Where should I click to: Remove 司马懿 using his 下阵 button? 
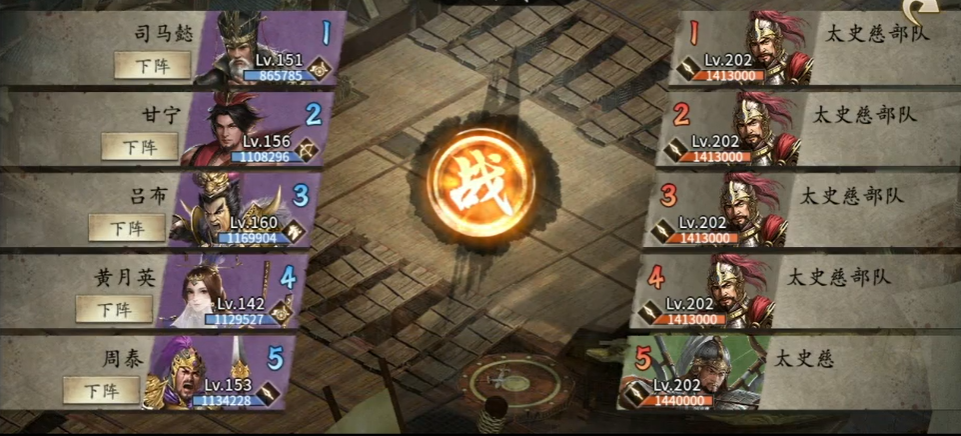pos(153,65)
